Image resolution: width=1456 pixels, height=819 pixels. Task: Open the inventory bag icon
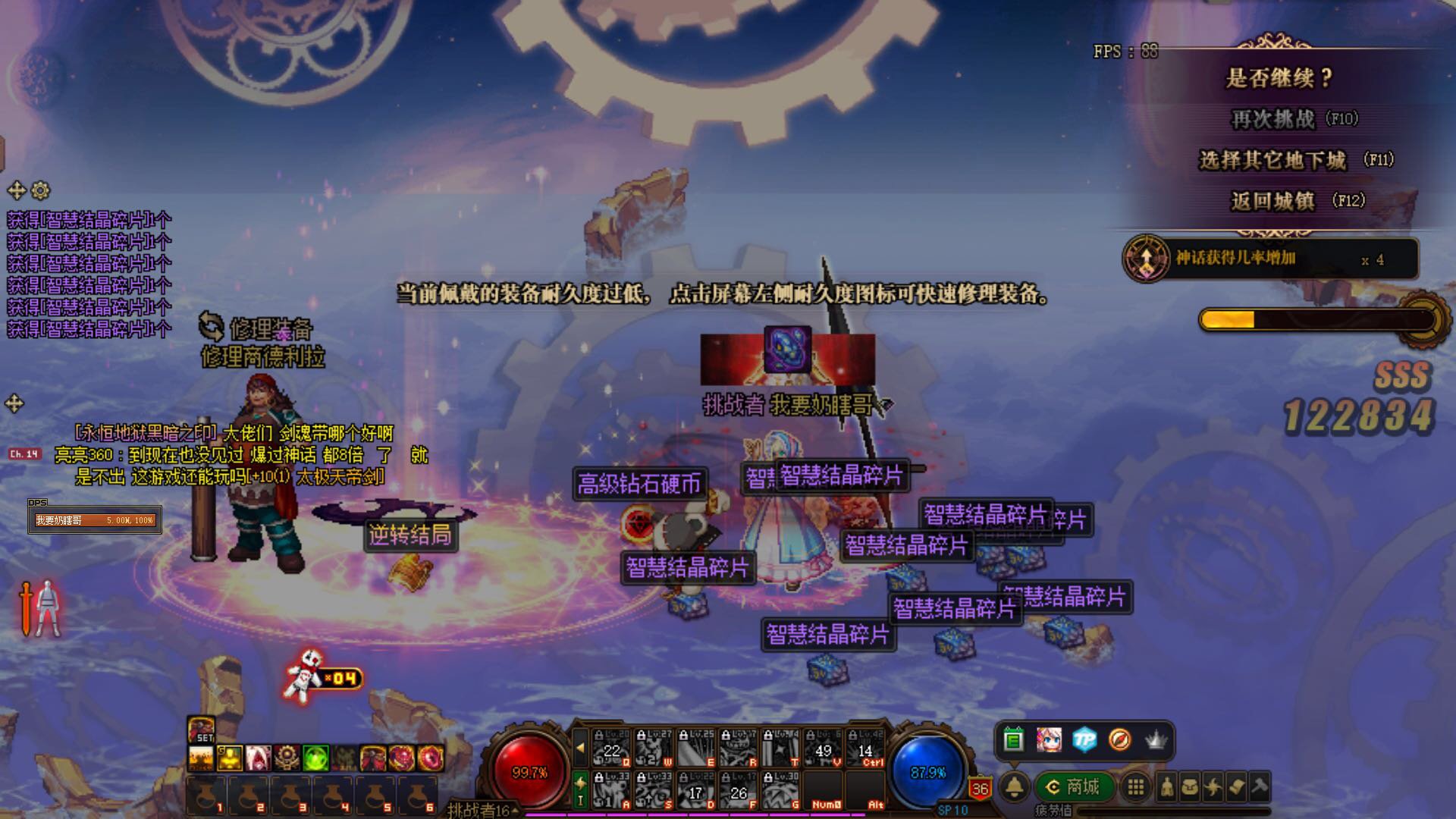tap(1190, 787)
